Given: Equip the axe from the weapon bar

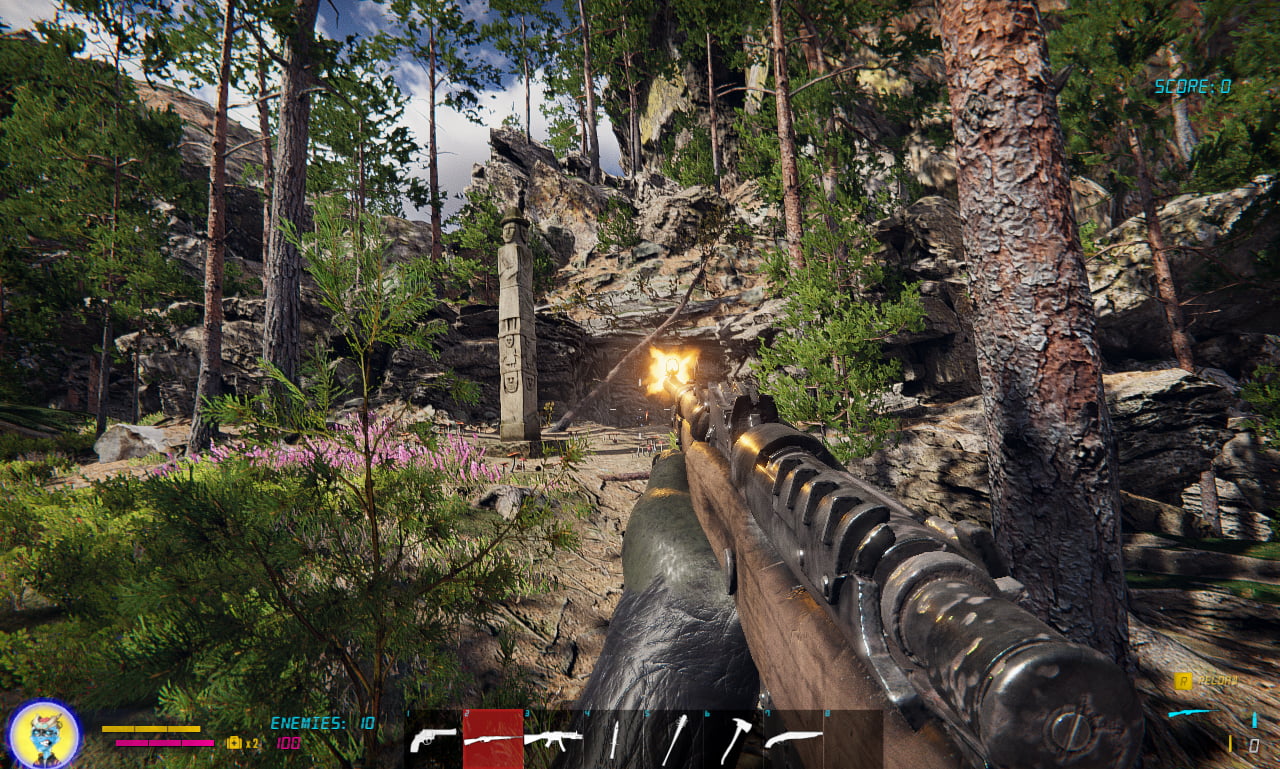Looking at the screenshot, I should (x=734, y=740).
